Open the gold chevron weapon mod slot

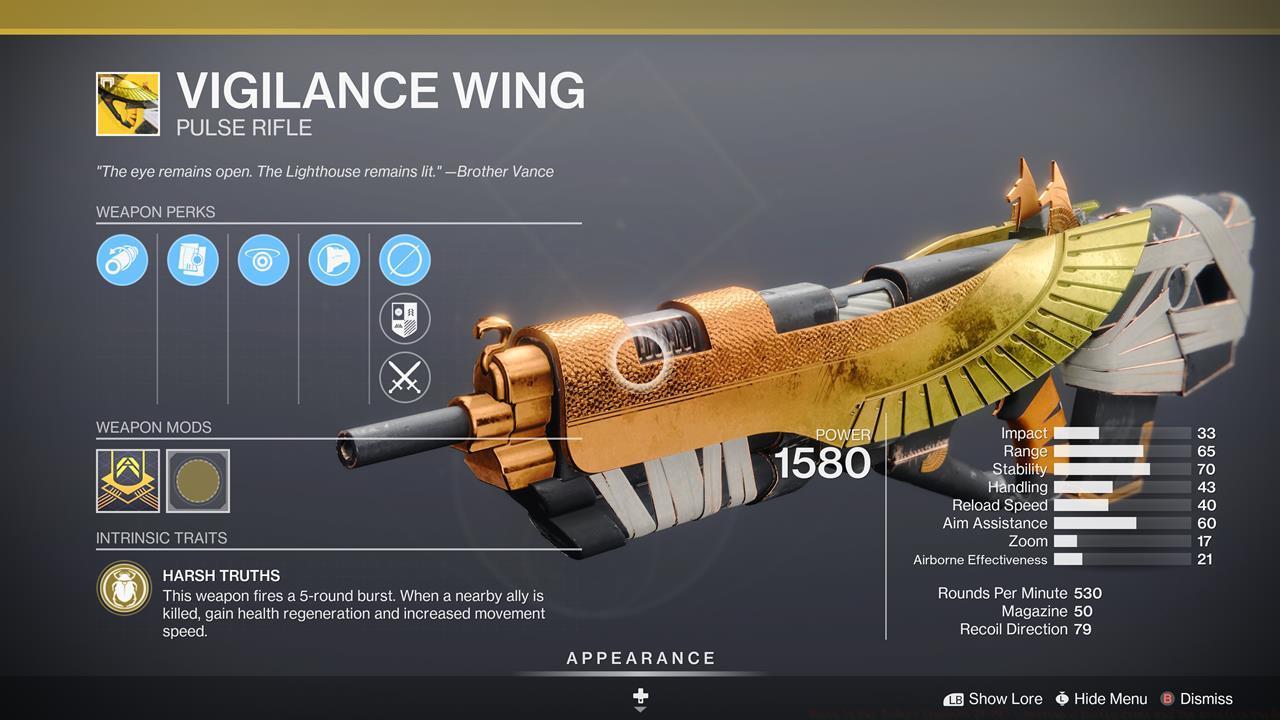point(128,481)
